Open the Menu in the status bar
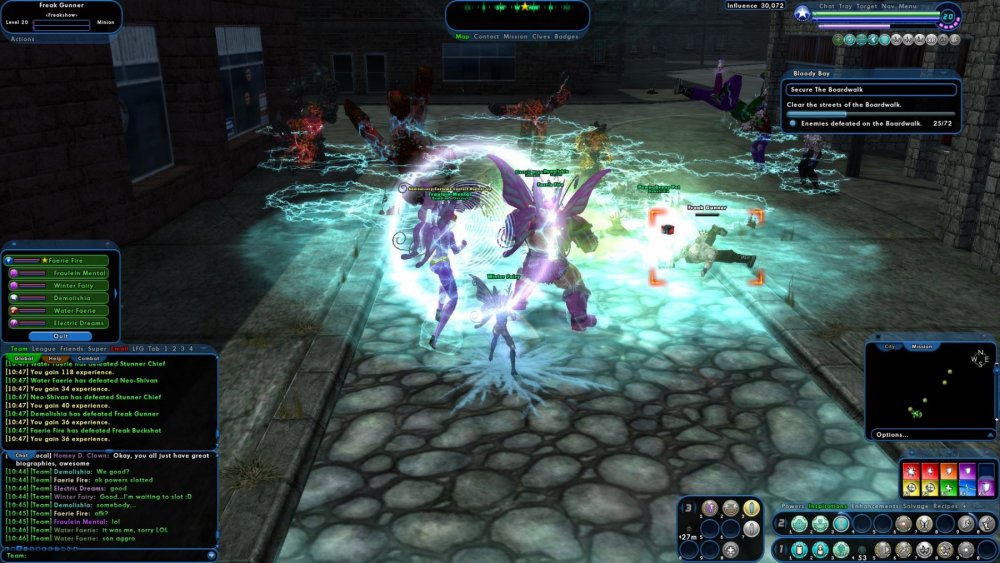 click(908, 6)
